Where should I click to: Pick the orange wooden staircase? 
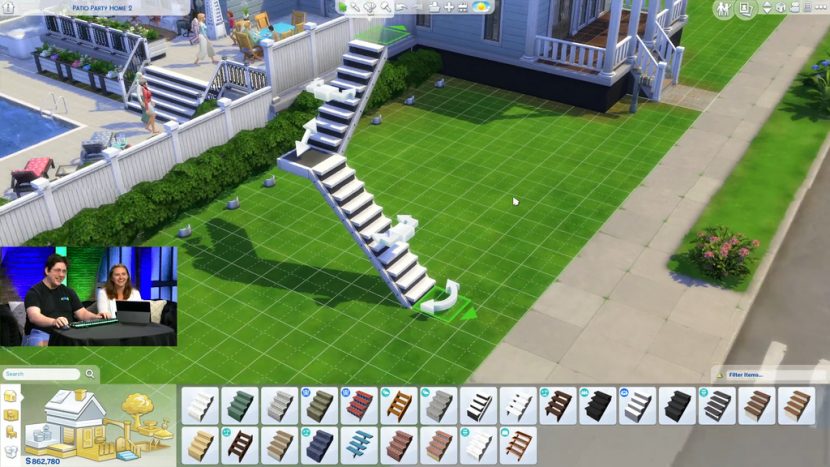(399, 405)
